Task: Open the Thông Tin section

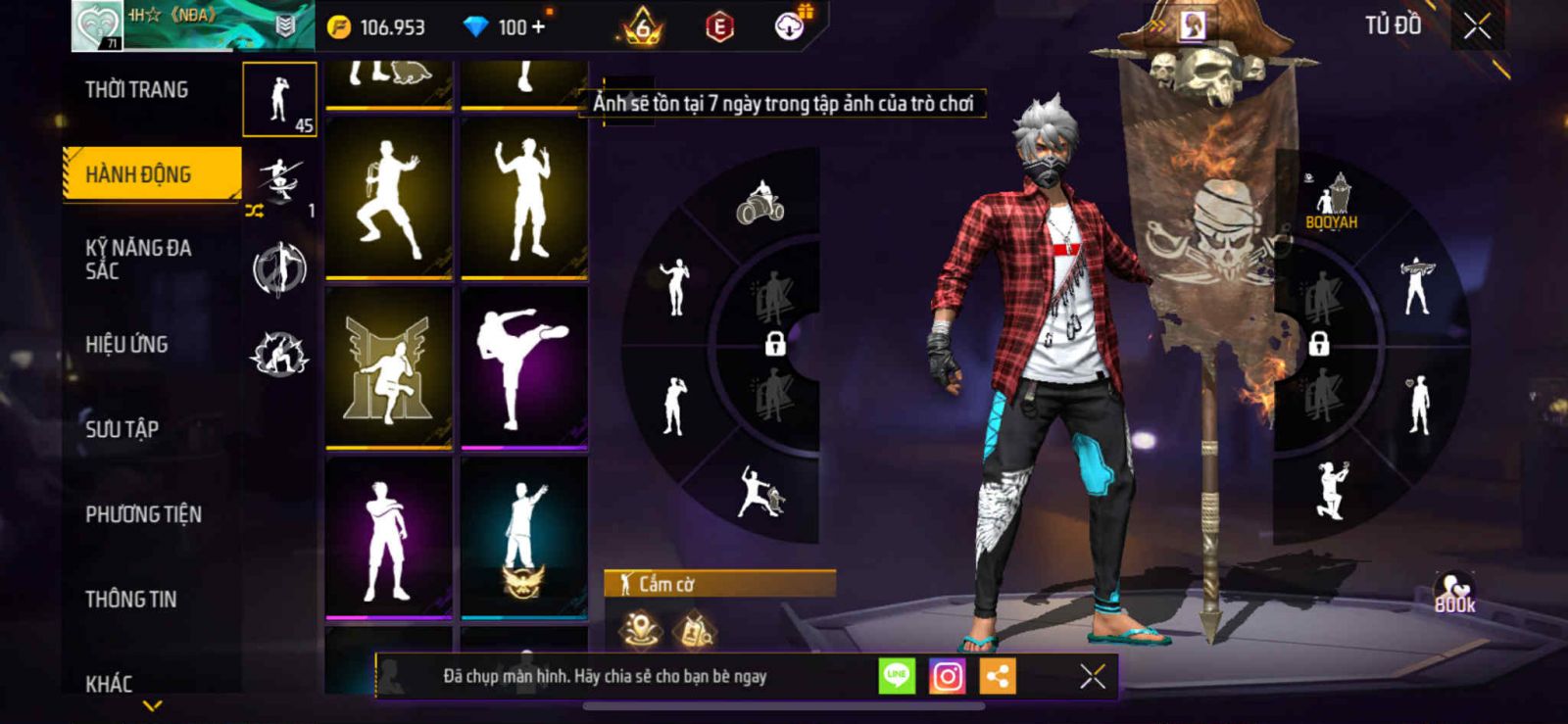Action: click(131, 600)
